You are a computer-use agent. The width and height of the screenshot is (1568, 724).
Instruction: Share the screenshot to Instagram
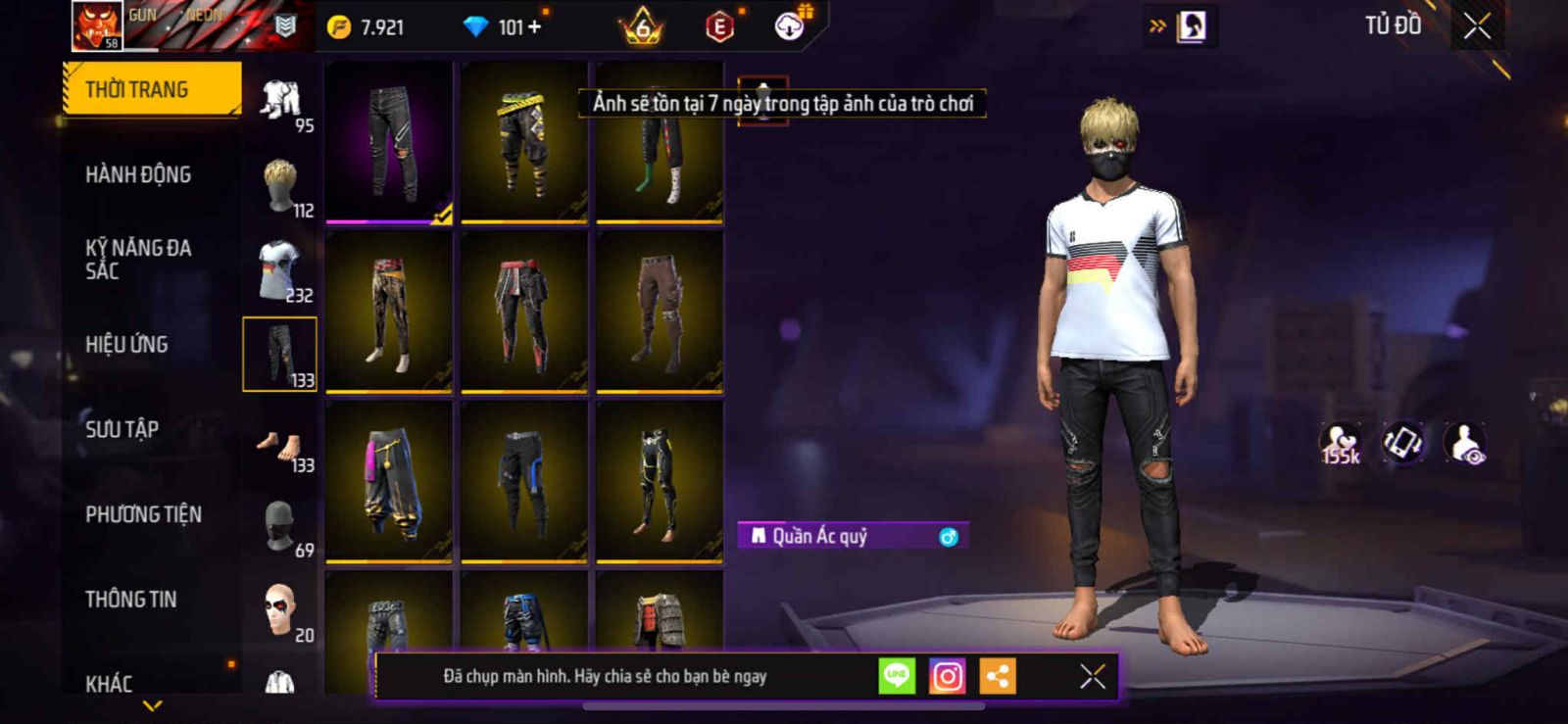click(947, 676)
